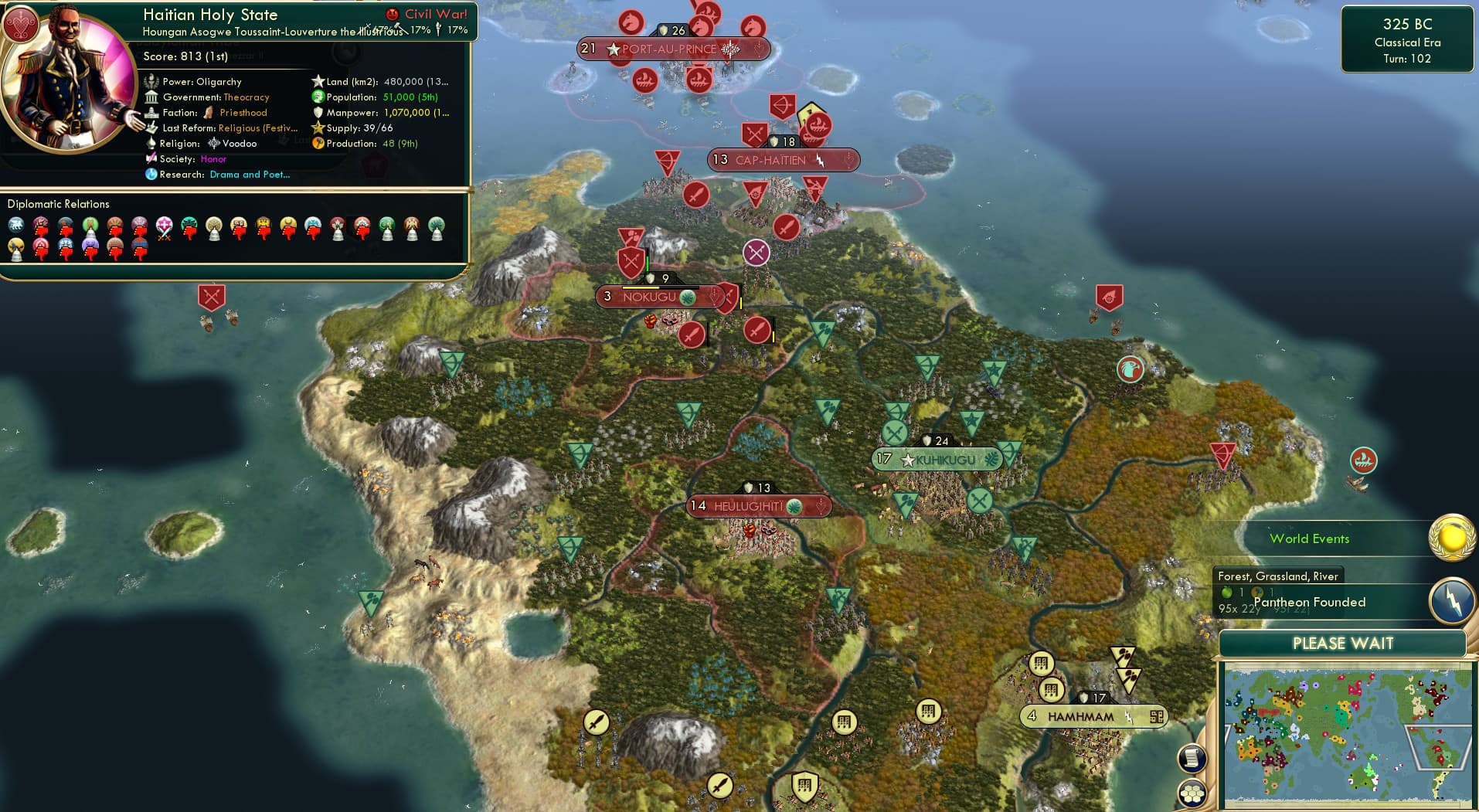Click the Supply star icon
This screenshot has height=812, width=1479.
pos(317,128)
